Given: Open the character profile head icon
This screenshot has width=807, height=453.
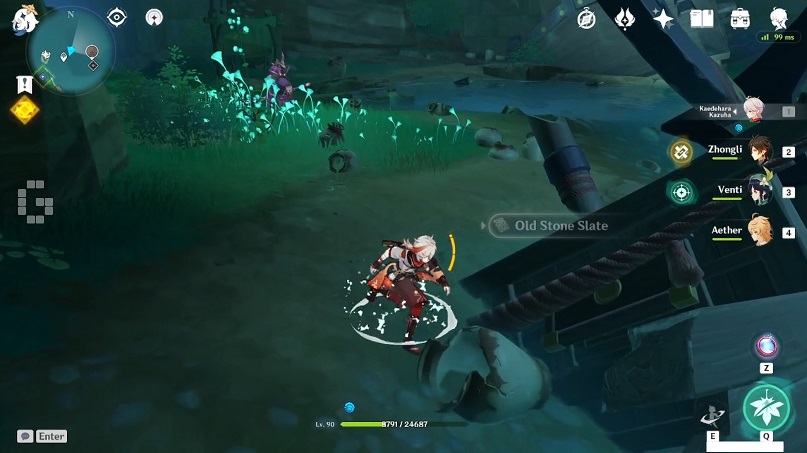Looking at the screenshot, I should coord(778,17).
